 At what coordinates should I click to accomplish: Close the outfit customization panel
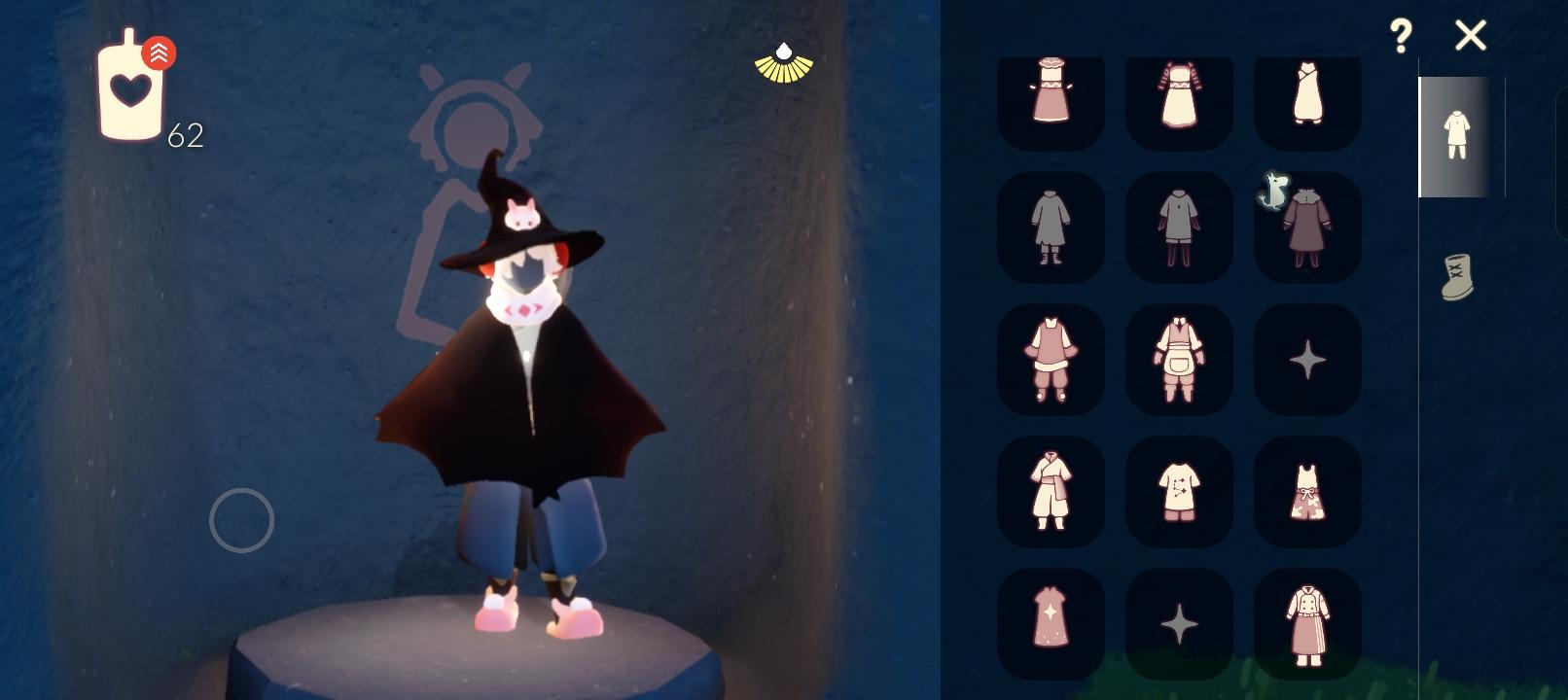pos(1471,36)
